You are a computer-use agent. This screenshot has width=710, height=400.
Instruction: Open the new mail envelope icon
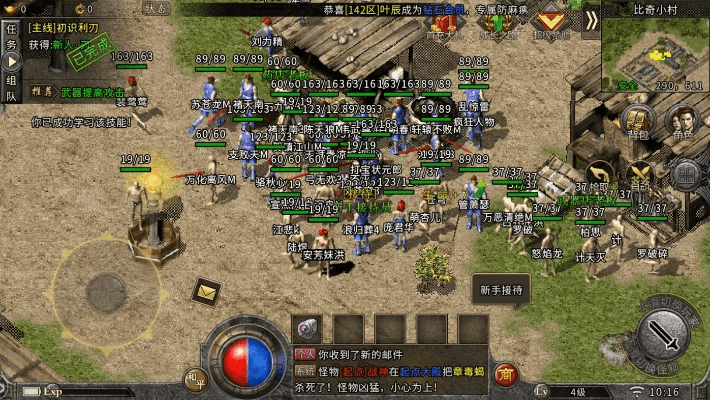[x=207, y=291]
